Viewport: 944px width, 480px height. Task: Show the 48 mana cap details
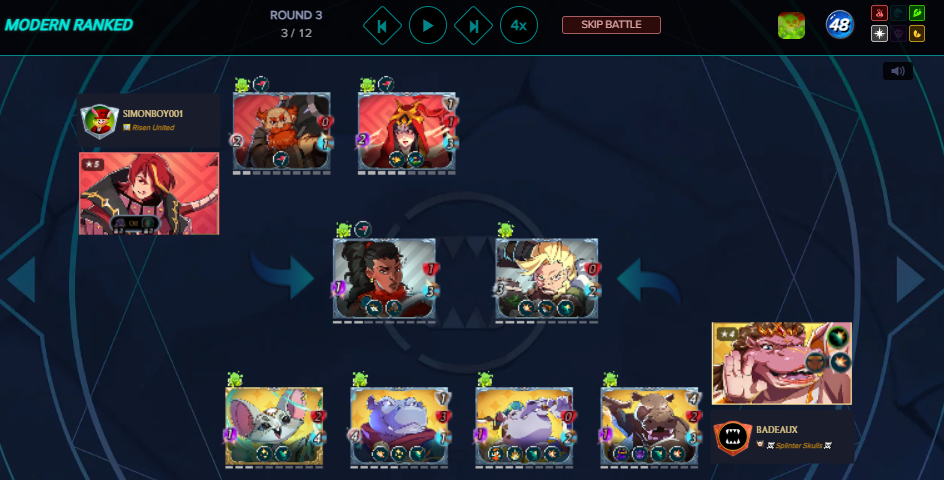pyautogui.click(x=839, y=25)
